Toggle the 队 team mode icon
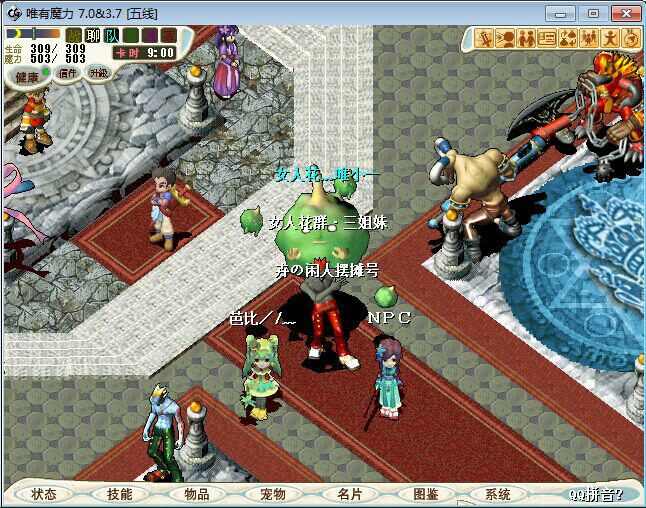 pos(112,36)
